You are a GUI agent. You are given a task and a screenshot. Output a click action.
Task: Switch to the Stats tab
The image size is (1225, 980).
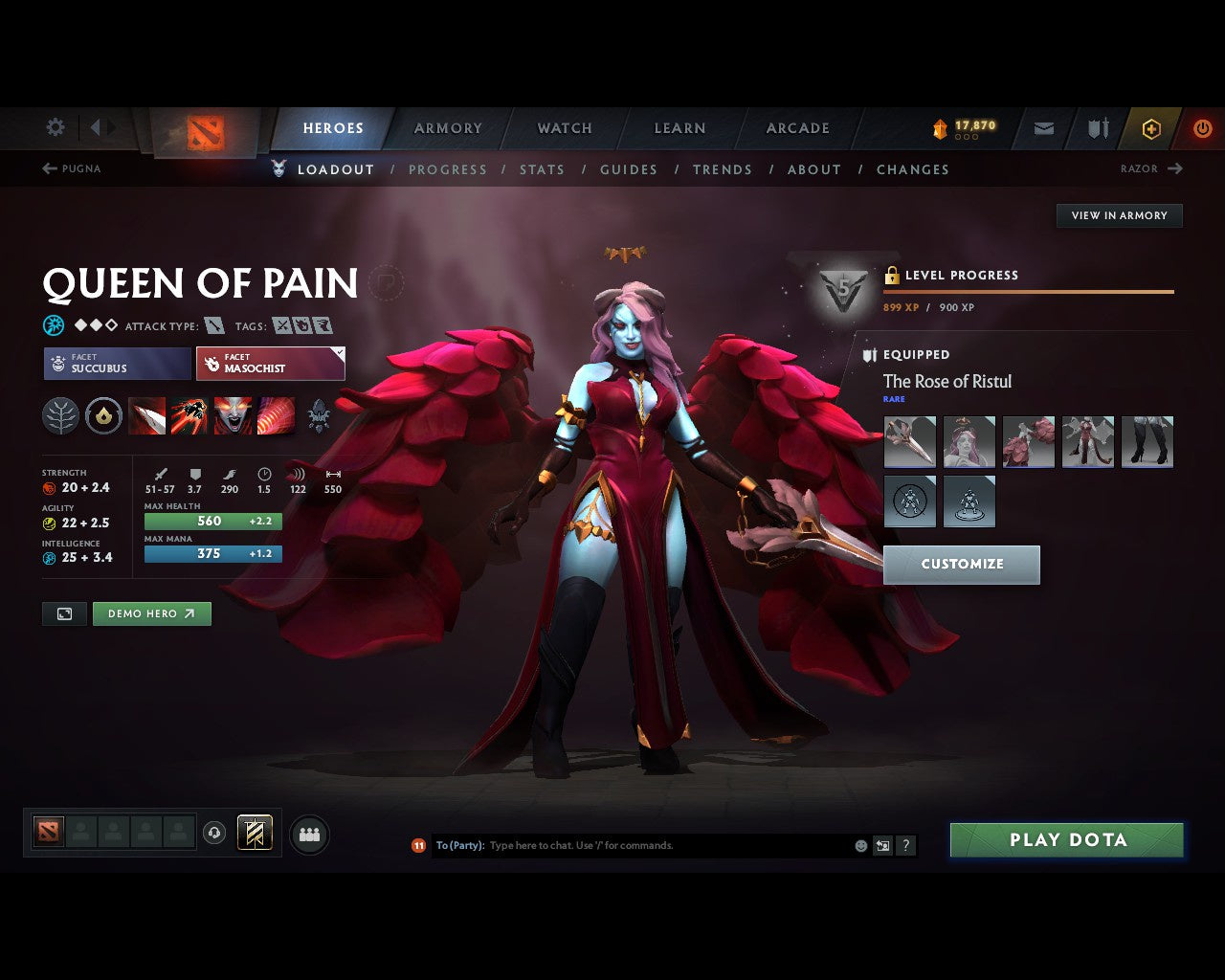(x=543, y=169)
